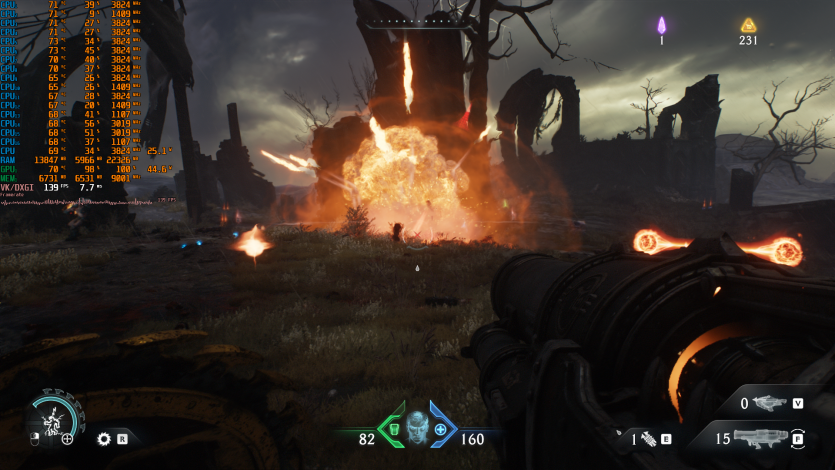This screenshot has width=835, height=470.
Task: Click the purple crystal currency icon
Action: pyautogui.click(x=661, y=25)
